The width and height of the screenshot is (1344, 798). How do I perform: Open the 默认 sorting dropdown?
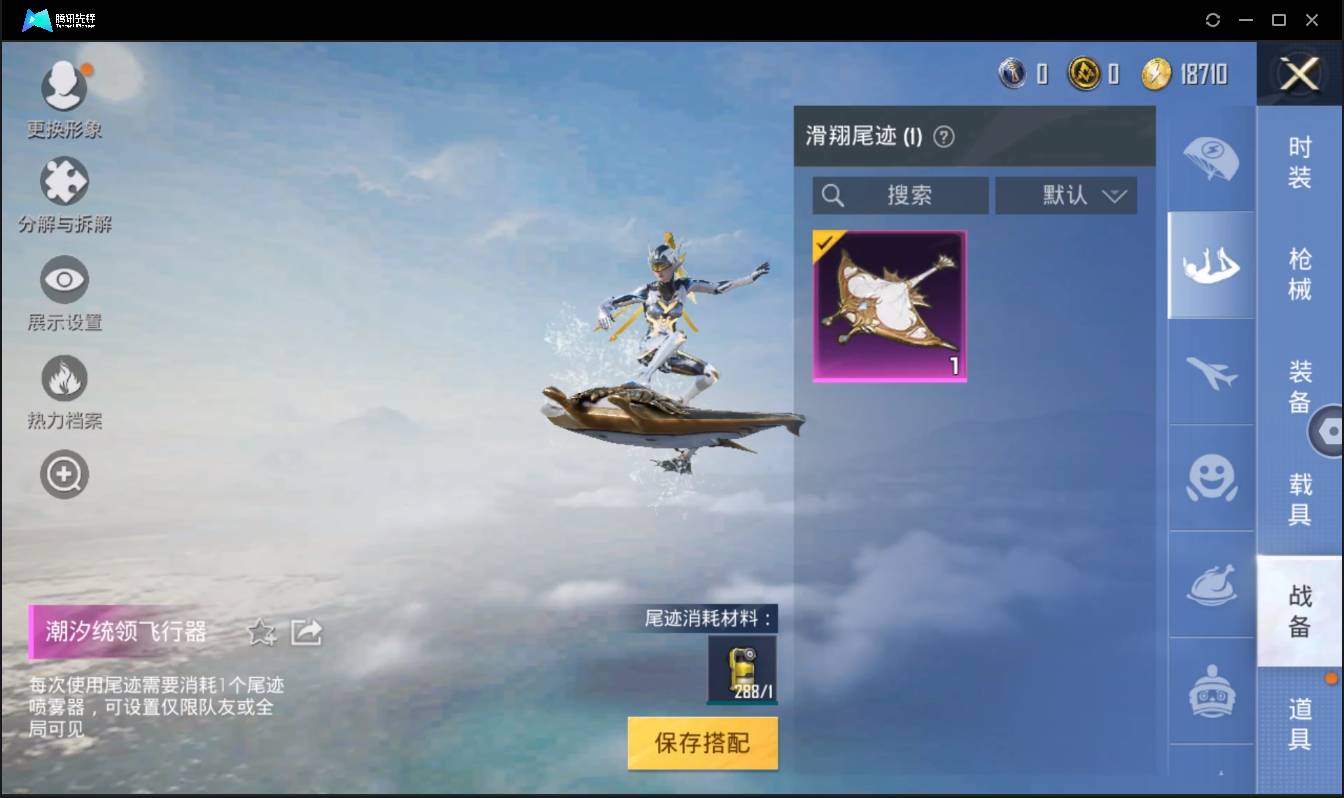click(1066, 195)
